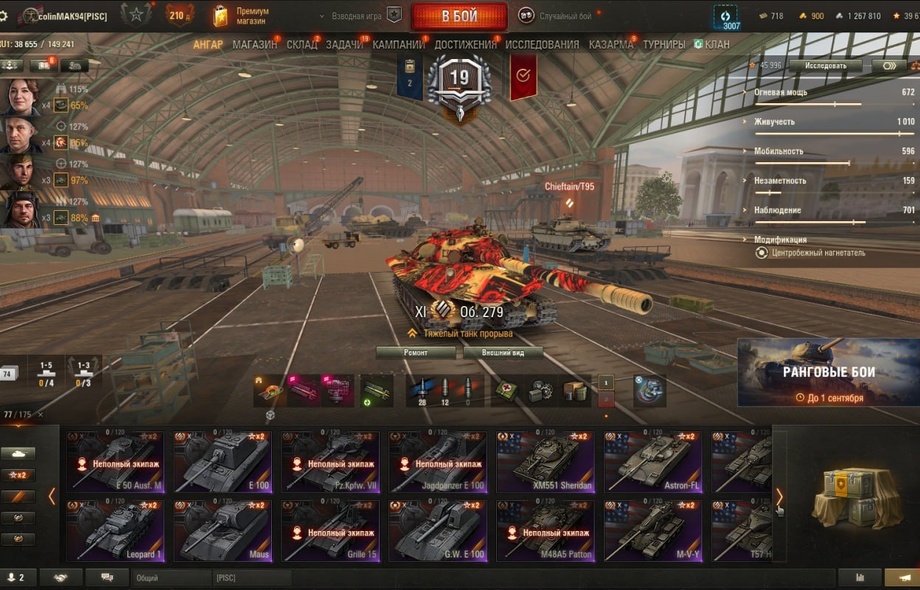Open the ТУРНИРЫ tab
This screenshot has width=920, height=590.
point(664,45)
